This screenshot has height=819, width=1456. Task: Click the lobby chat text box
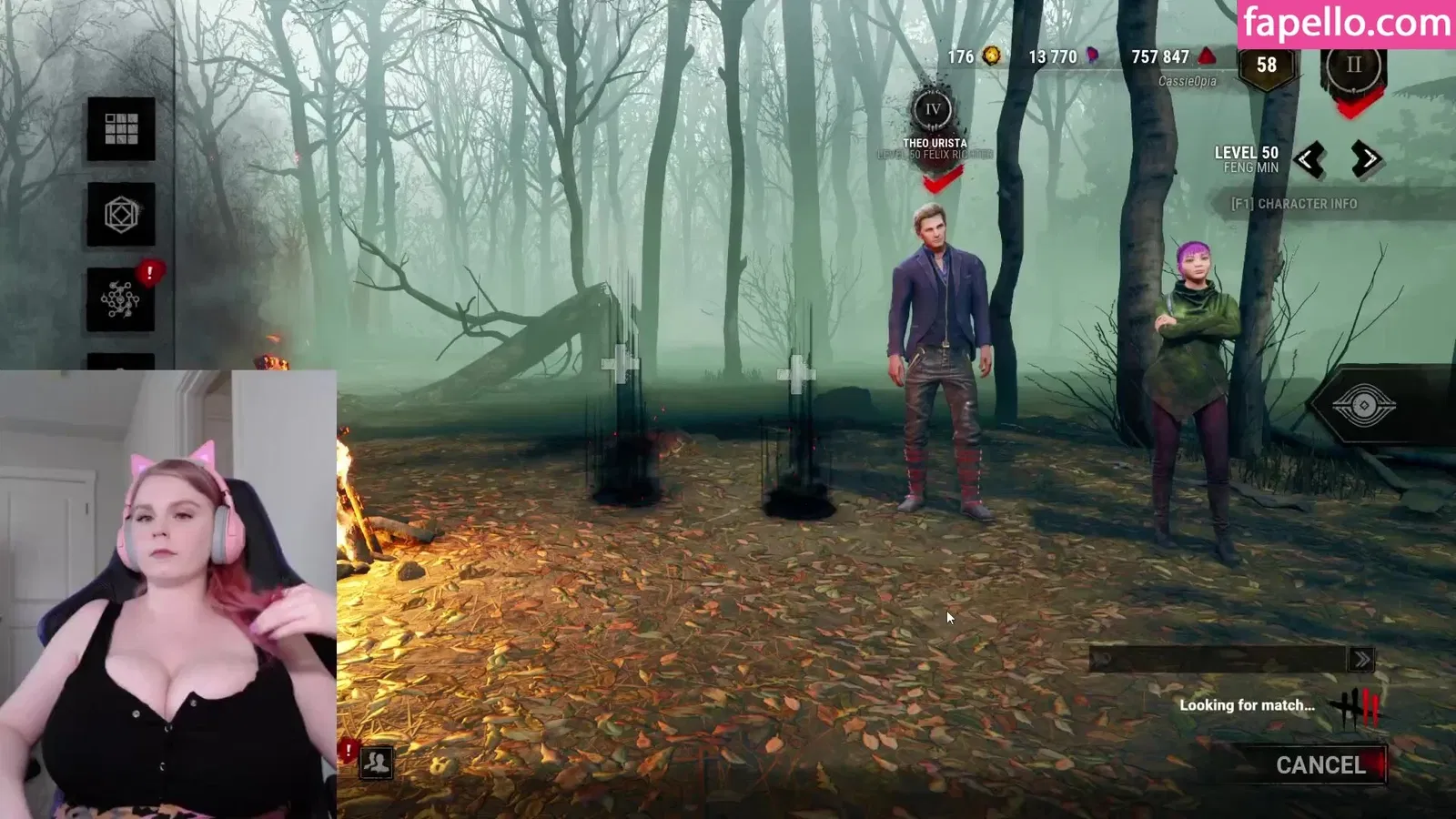[x=1219, y=660]
